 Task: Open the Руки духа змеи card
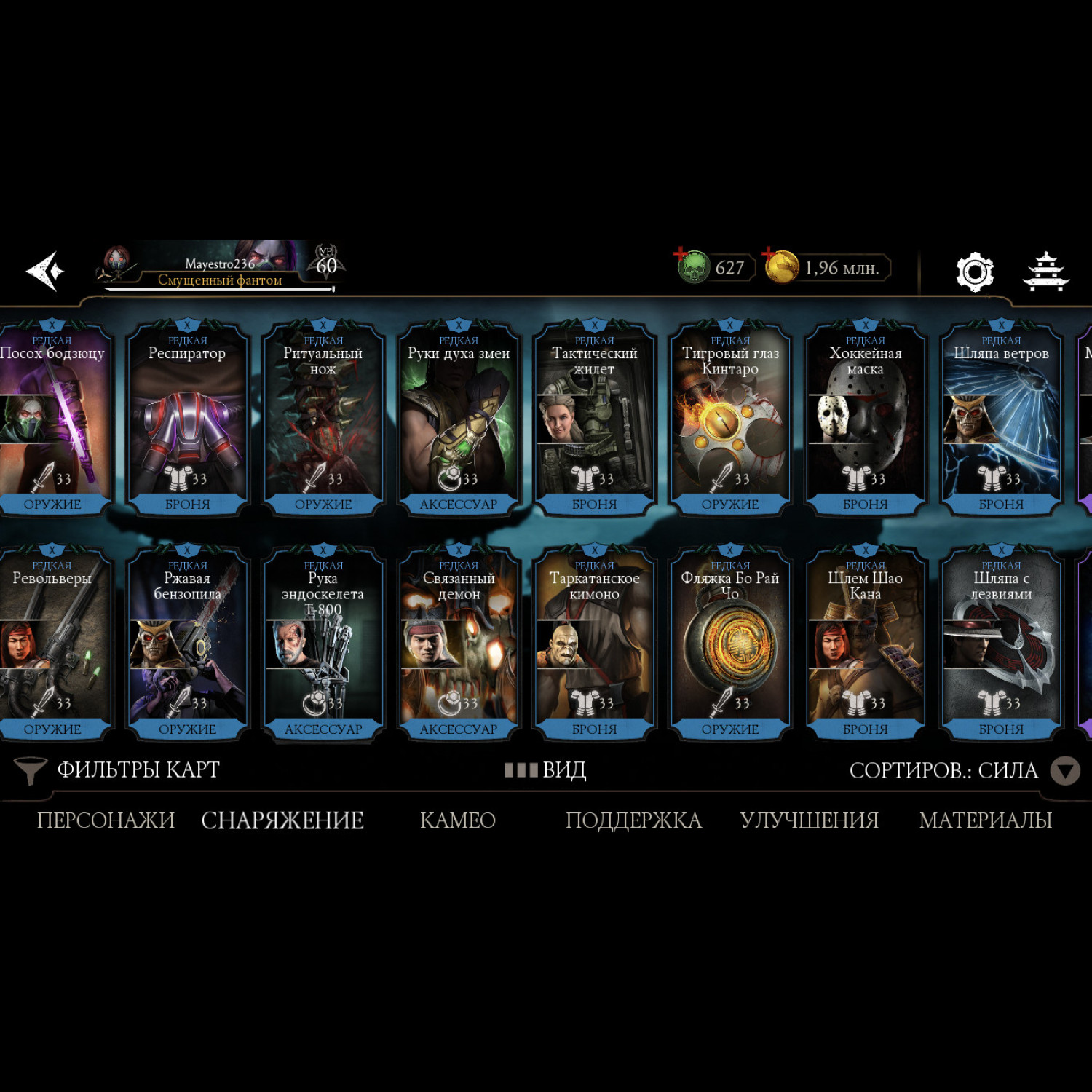pyautogui.click(x=459, y=419)
